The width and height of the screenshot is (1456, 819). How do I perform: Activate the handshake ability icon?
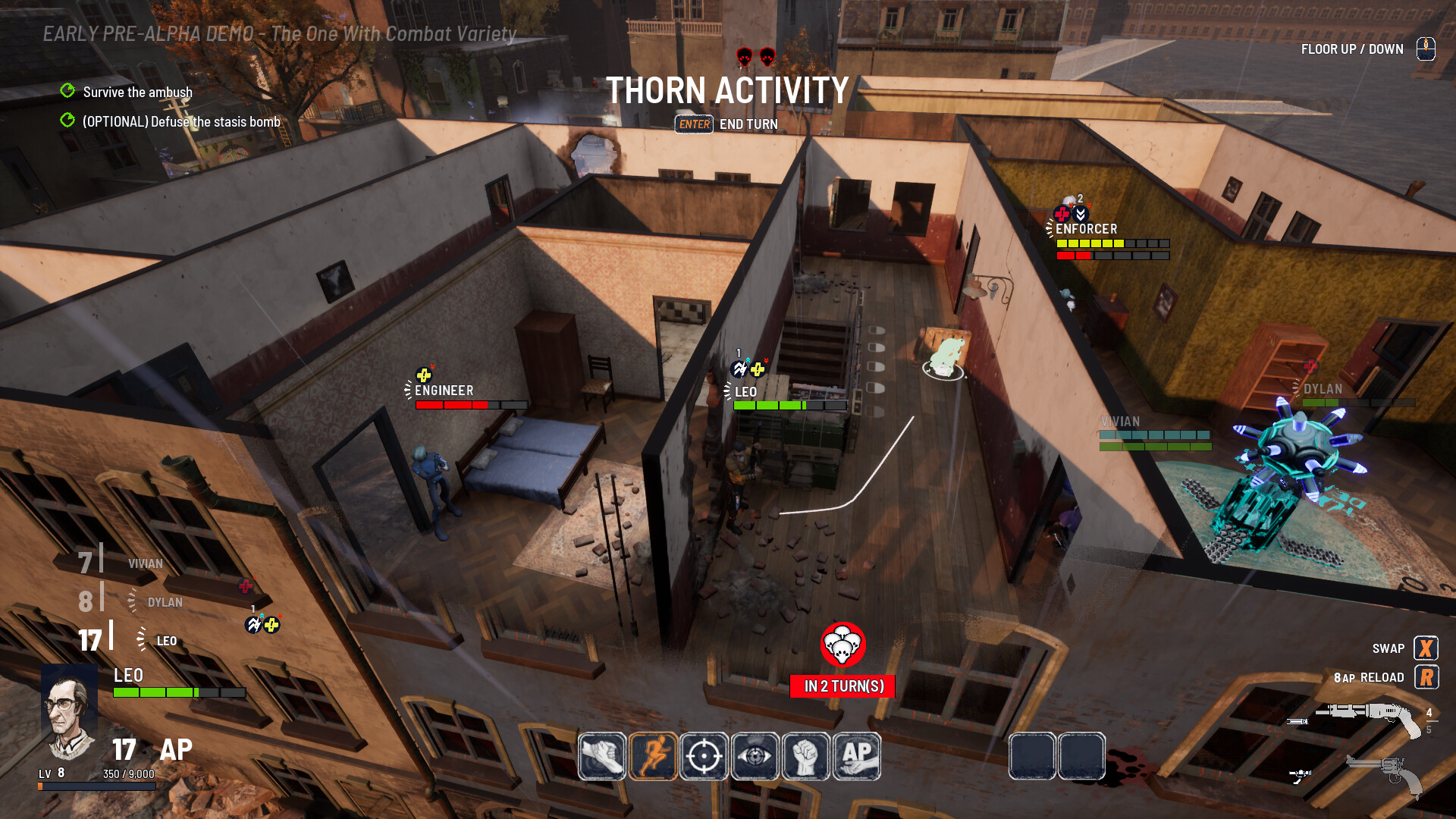[x=602, y=756]
